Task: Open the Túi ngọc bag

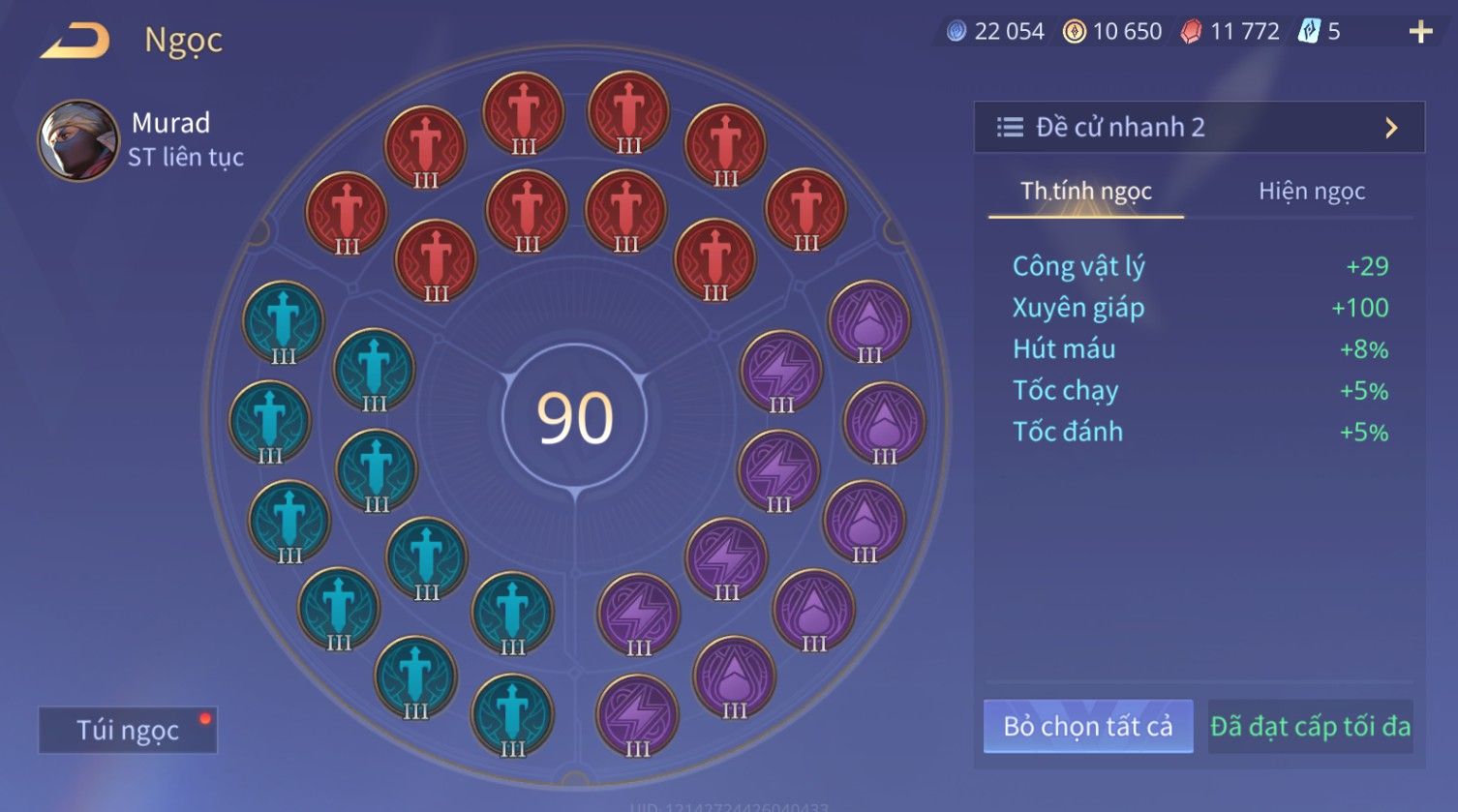Action: 128,730
